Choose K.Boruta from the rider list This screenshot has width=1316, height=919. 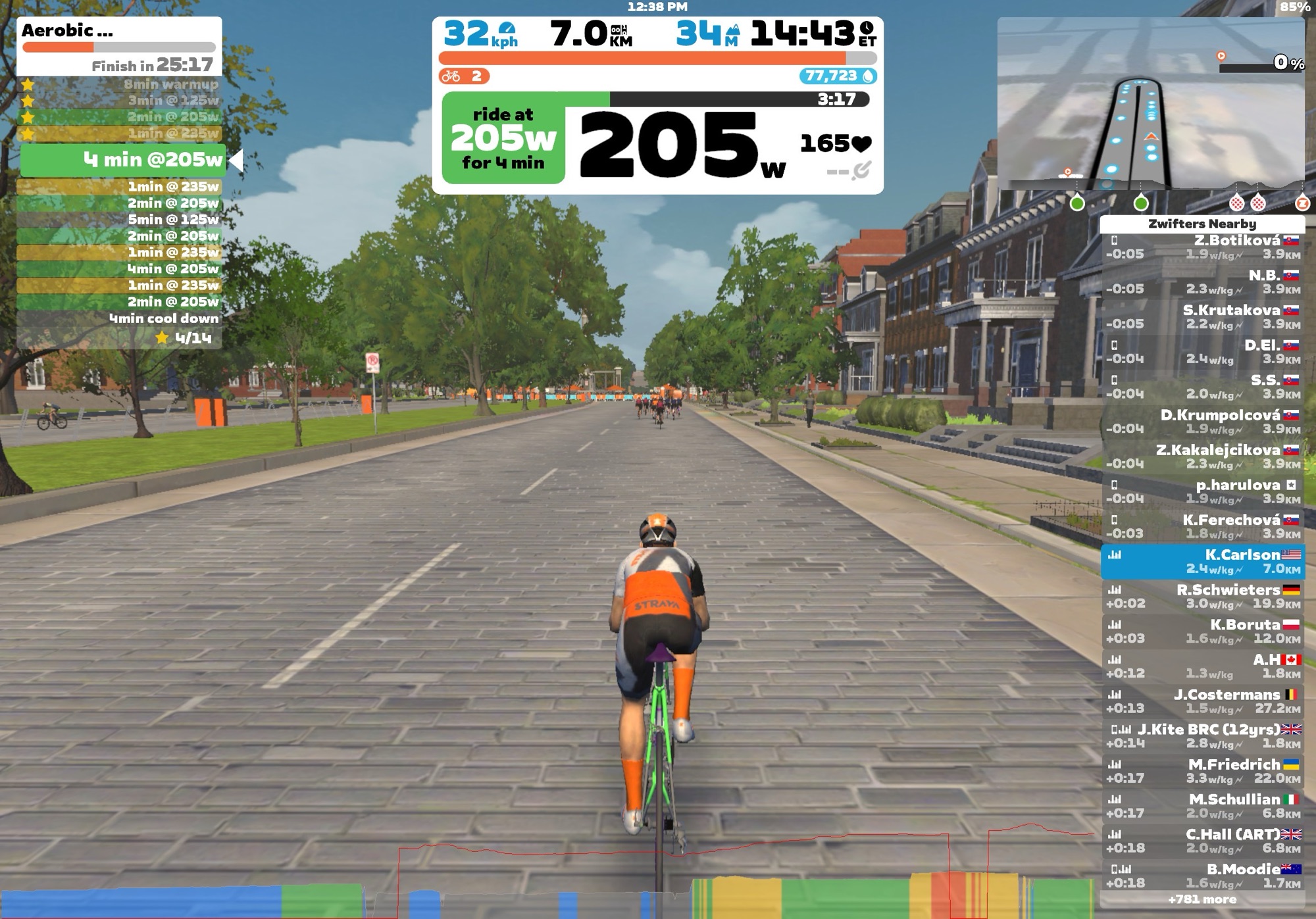coord(1203,632)
